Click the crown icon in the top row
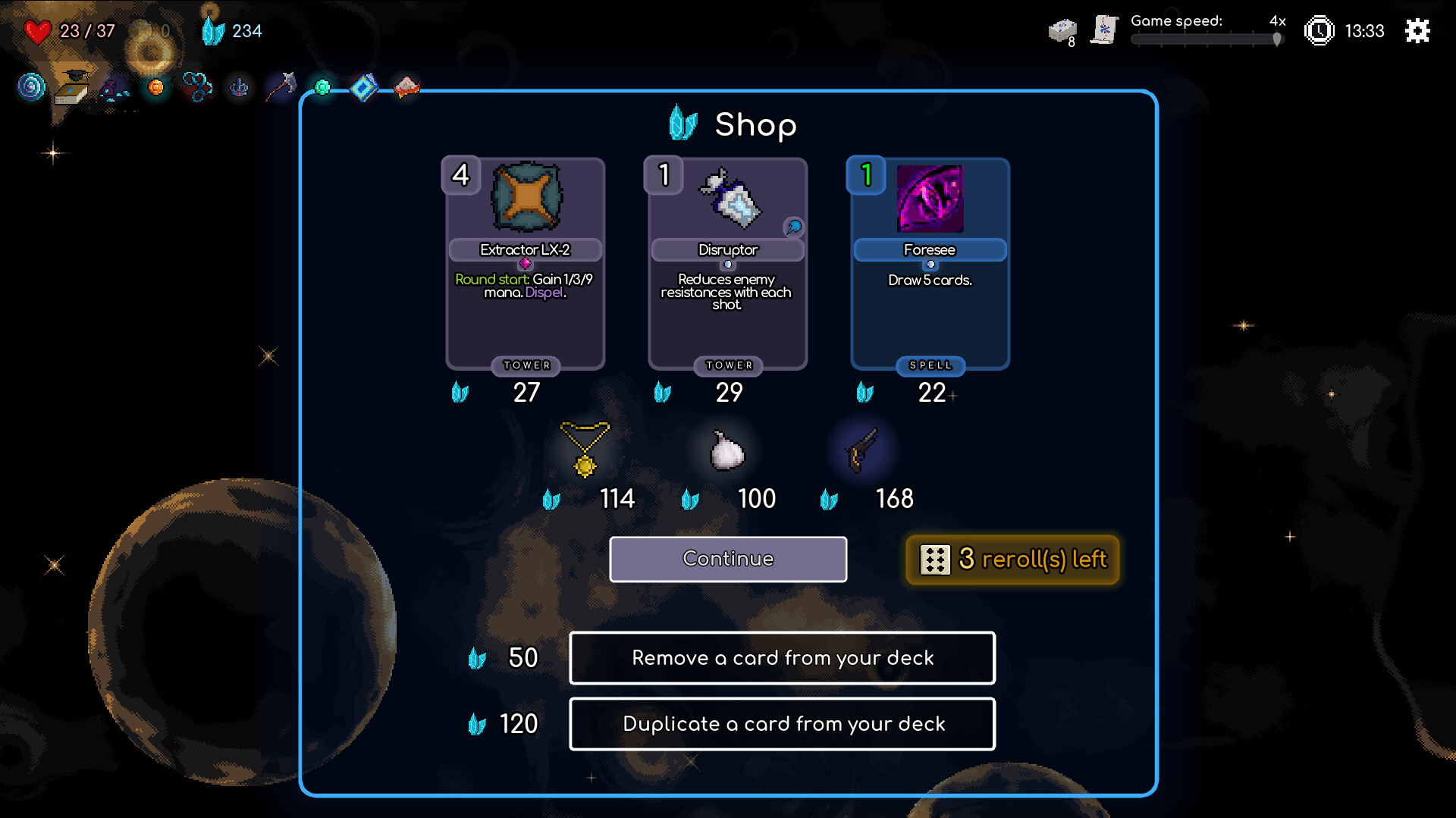 (x=240, y=87)
